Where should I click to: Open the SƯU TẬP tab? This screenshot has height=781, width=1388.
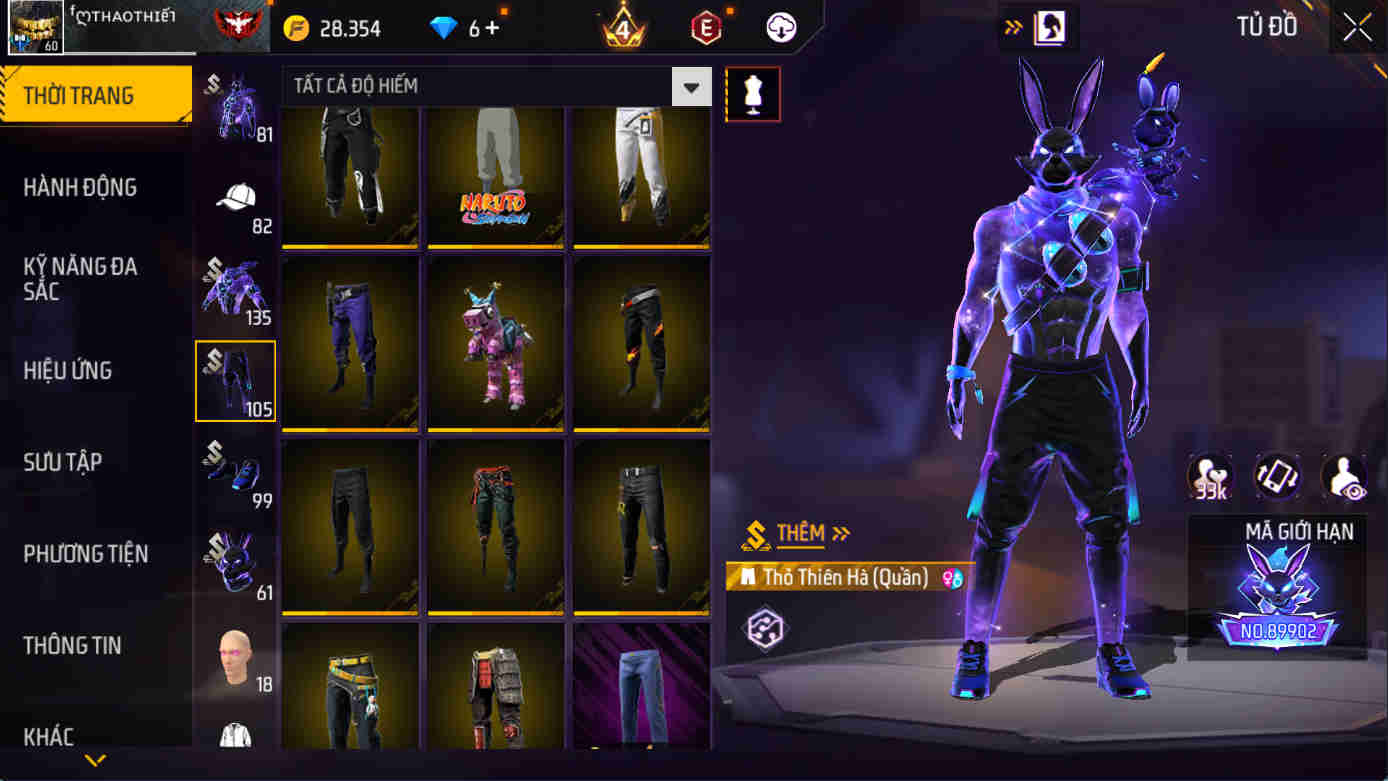(x=62, y=462)
